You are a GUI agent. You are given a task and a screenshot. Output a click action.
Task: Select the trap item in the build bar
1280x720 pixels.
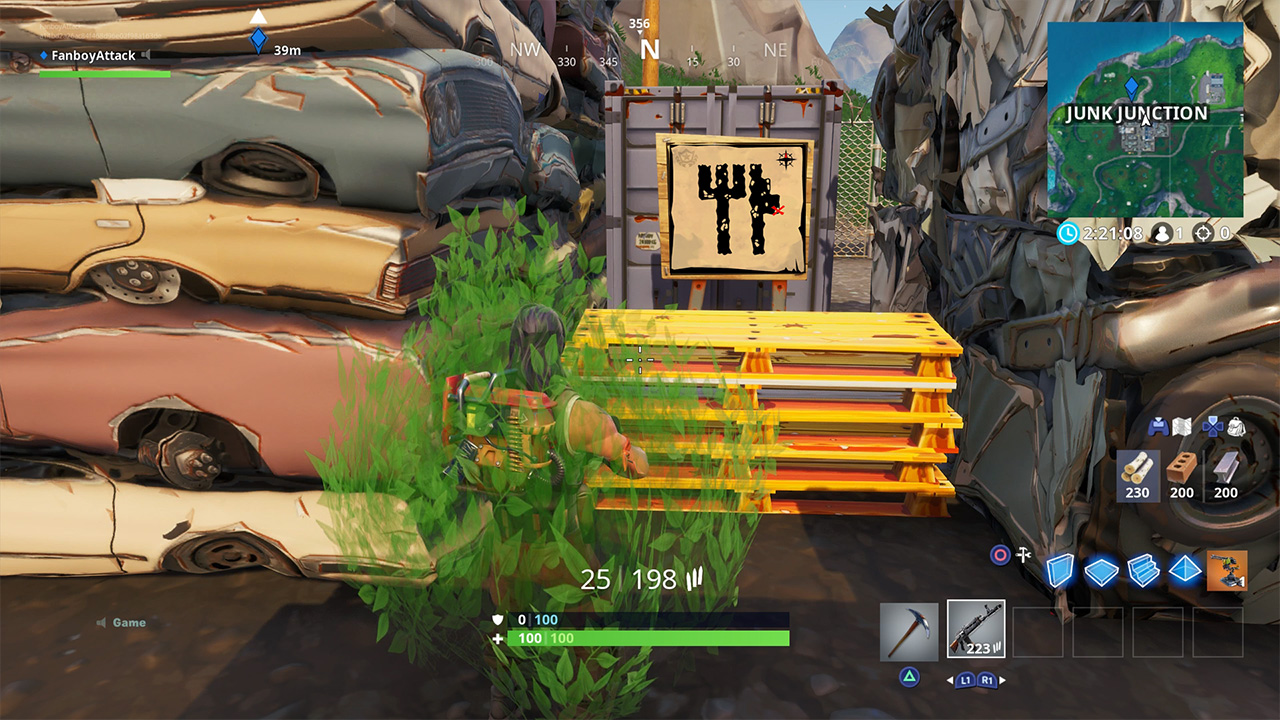coord(1227,570)
